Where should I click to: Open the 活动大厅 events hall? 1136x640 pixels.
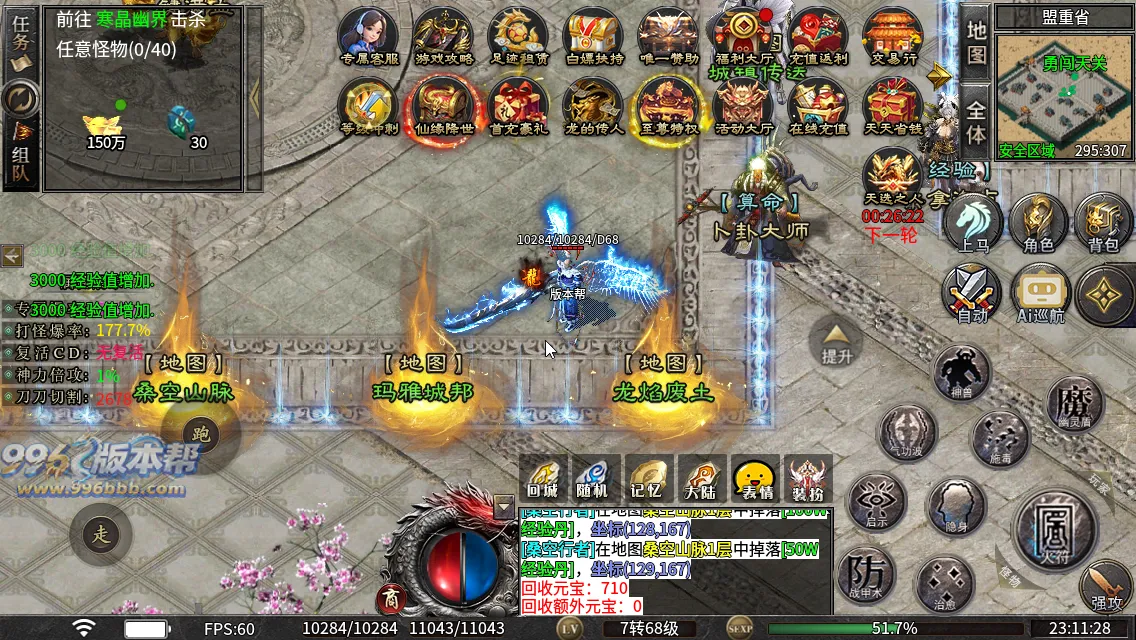(744, 105)
